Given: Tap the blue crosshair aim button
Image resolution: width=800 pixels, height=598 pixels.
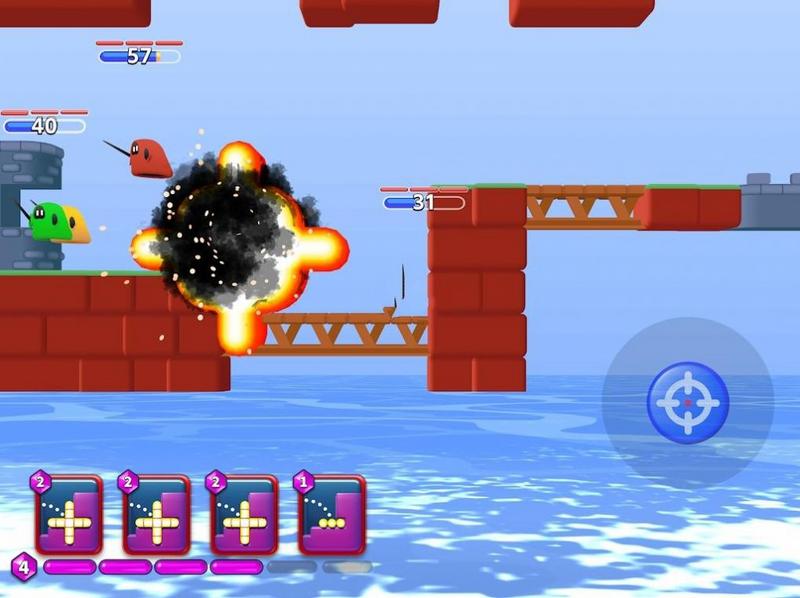Looking at the screenshot, I should [688, 402].
